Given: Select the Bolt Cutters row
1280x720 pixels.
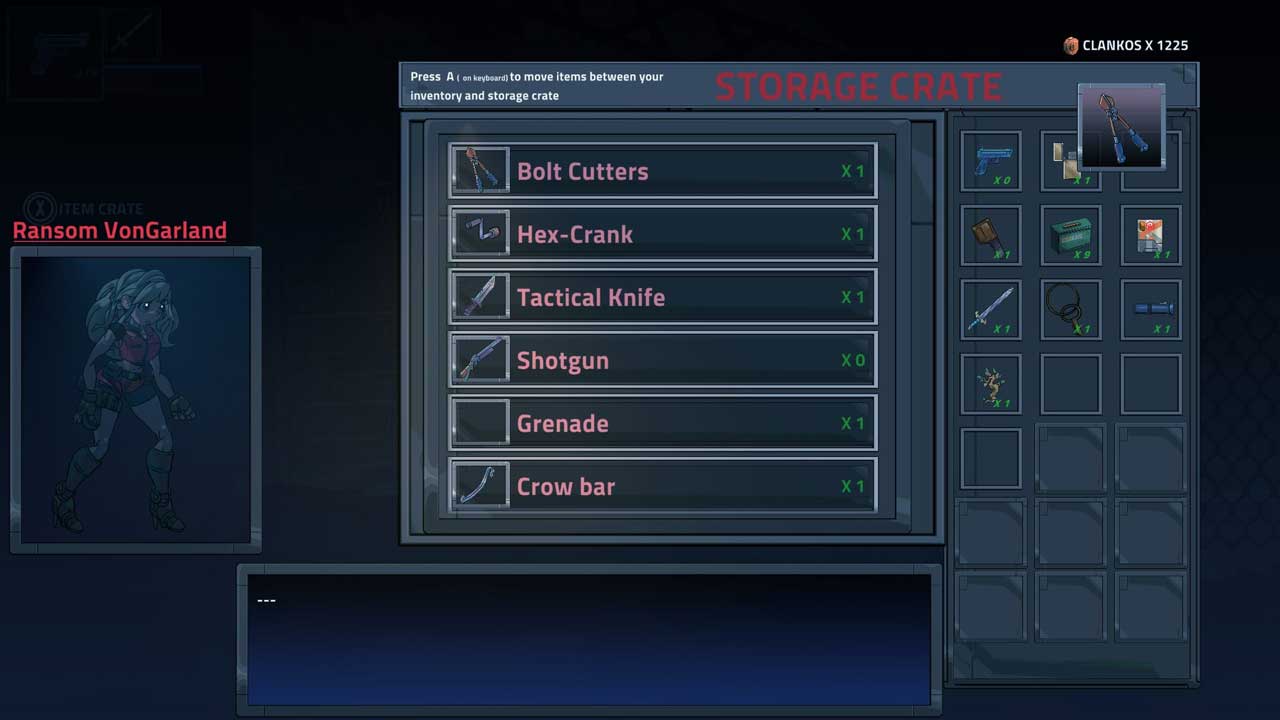Looking at the screenshot, I should 663,171.
